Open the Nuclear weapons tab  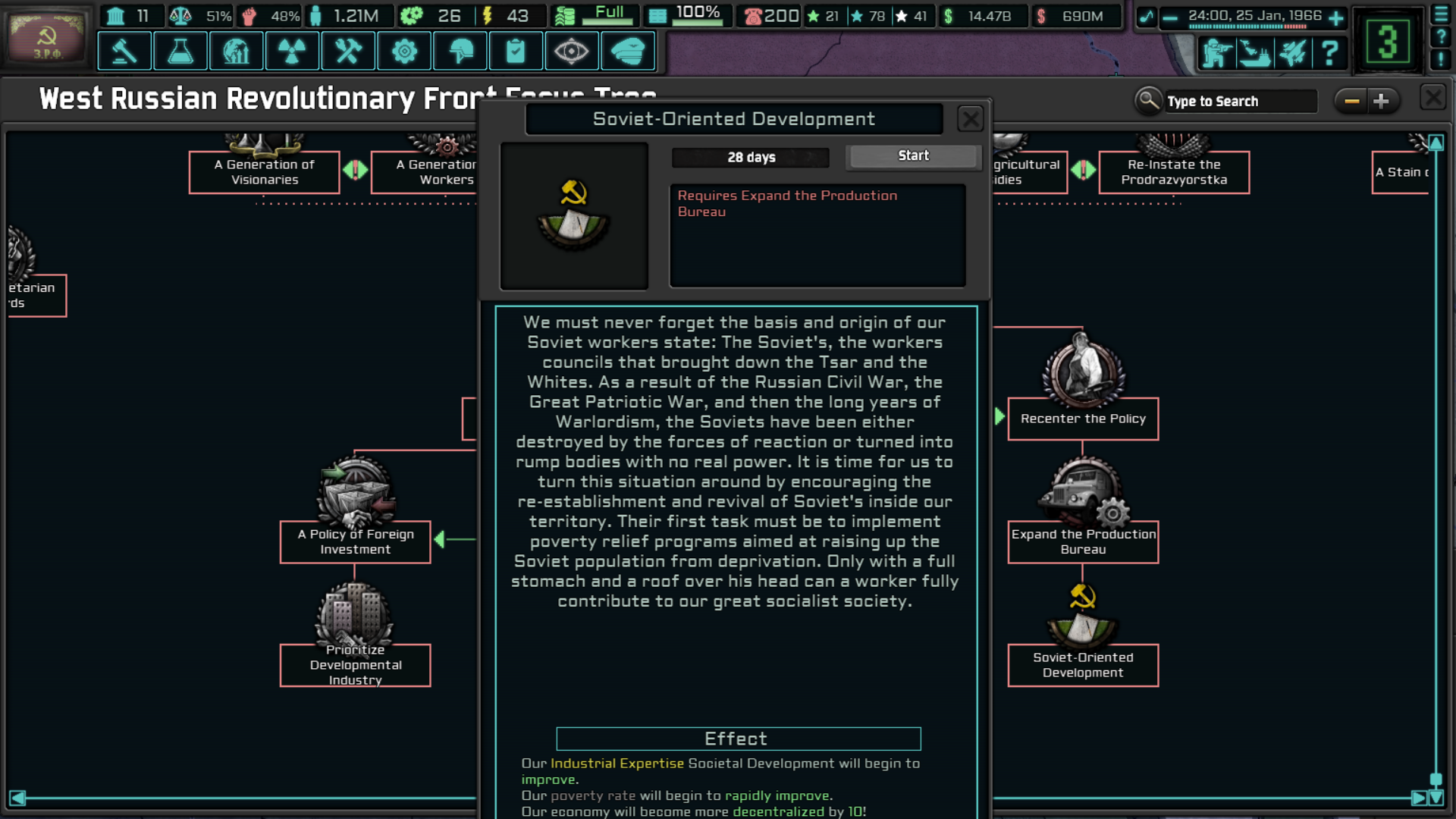pos(292,51)
